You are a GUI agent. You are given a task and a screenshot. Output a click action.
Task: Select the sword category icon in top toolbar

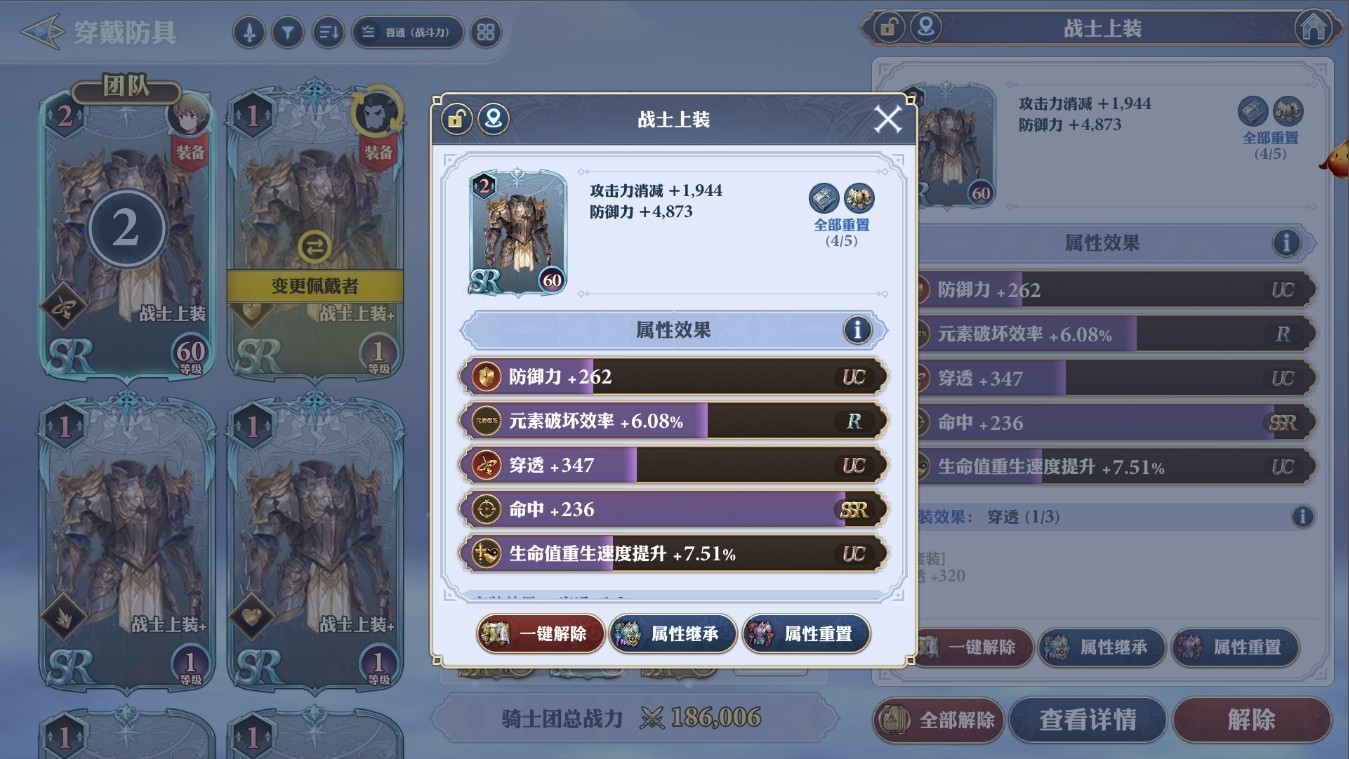click(249, 31)
